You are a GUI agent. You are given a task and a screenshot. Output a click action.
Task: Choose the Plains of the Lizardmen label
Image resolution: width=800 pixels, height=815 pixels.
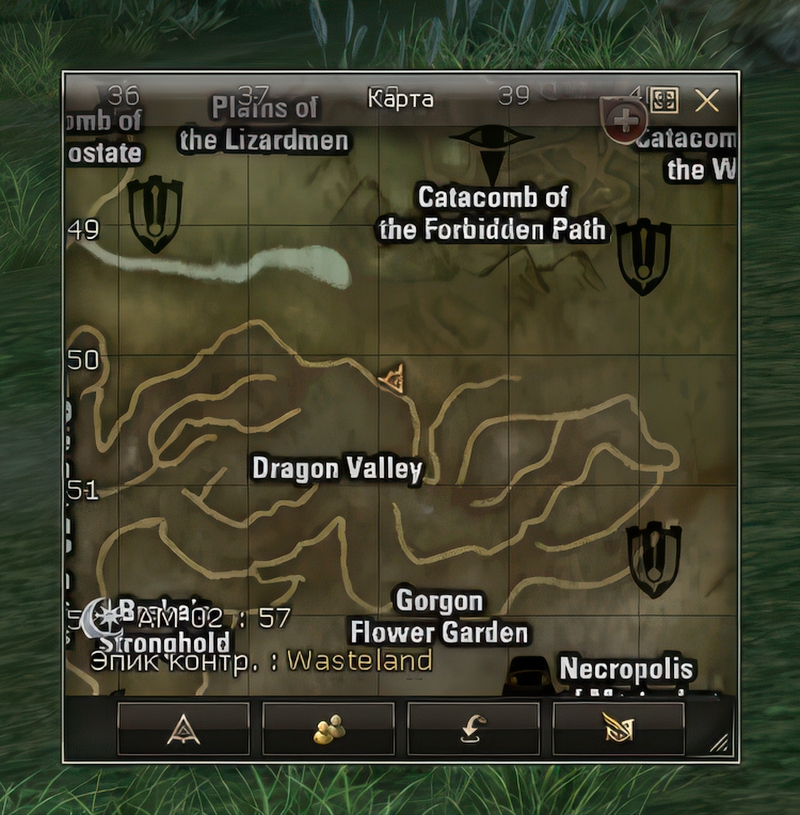tap(264, 124)
